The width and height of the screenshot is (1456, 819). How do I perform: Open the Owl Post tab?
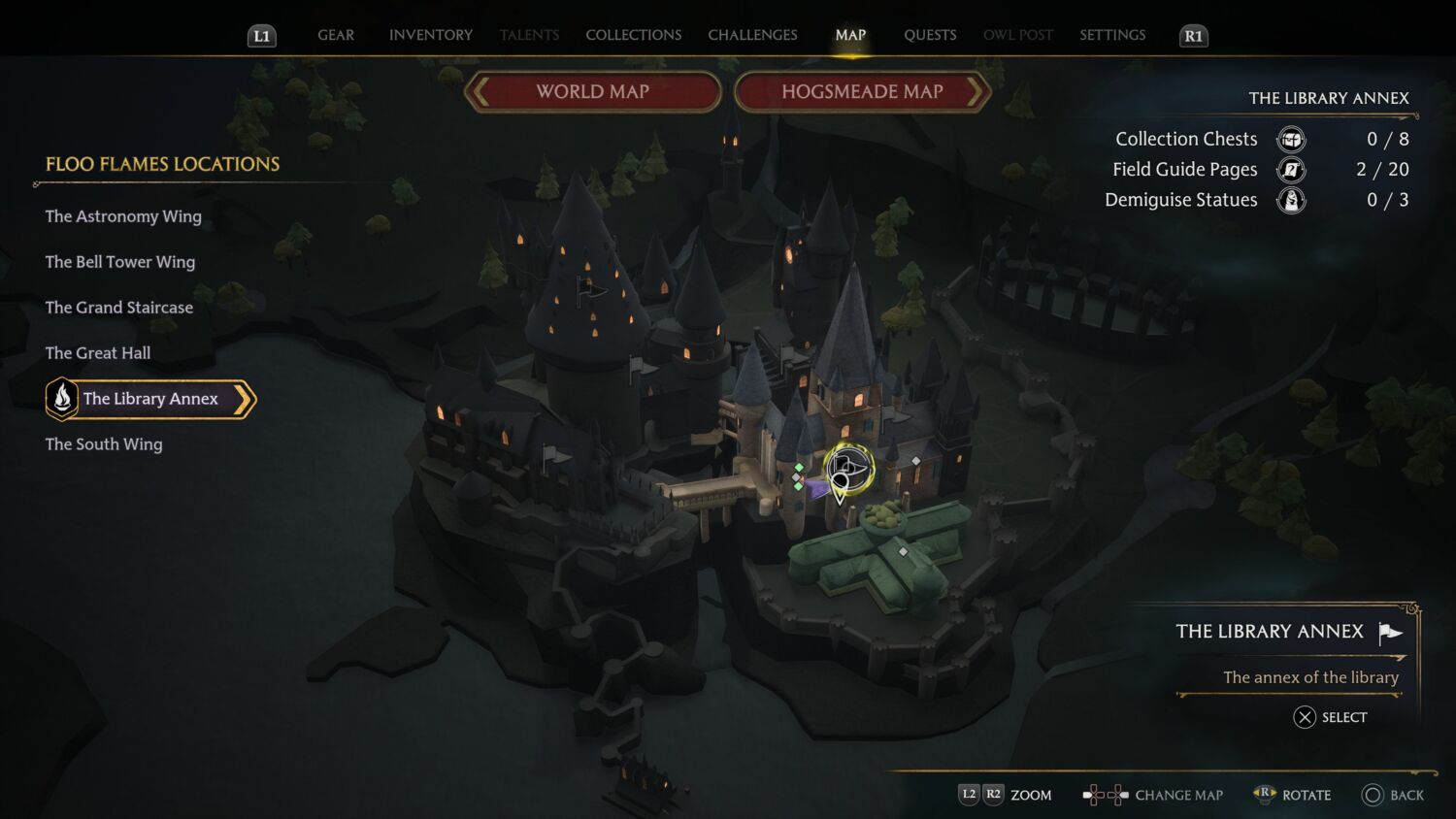click(x=1017, y=35)
